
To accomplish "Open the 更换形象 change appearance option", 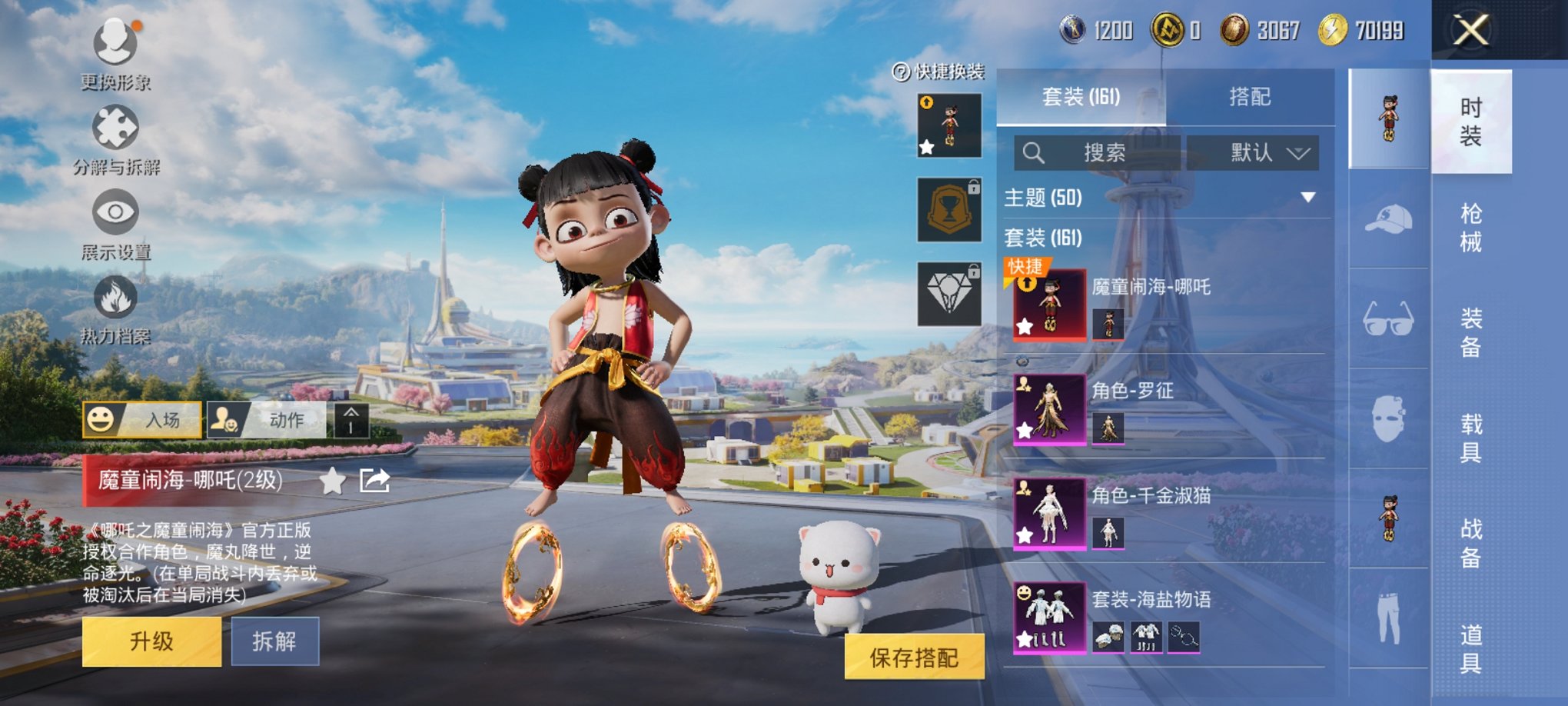I will pyautogui.click(x=115, y=43).
